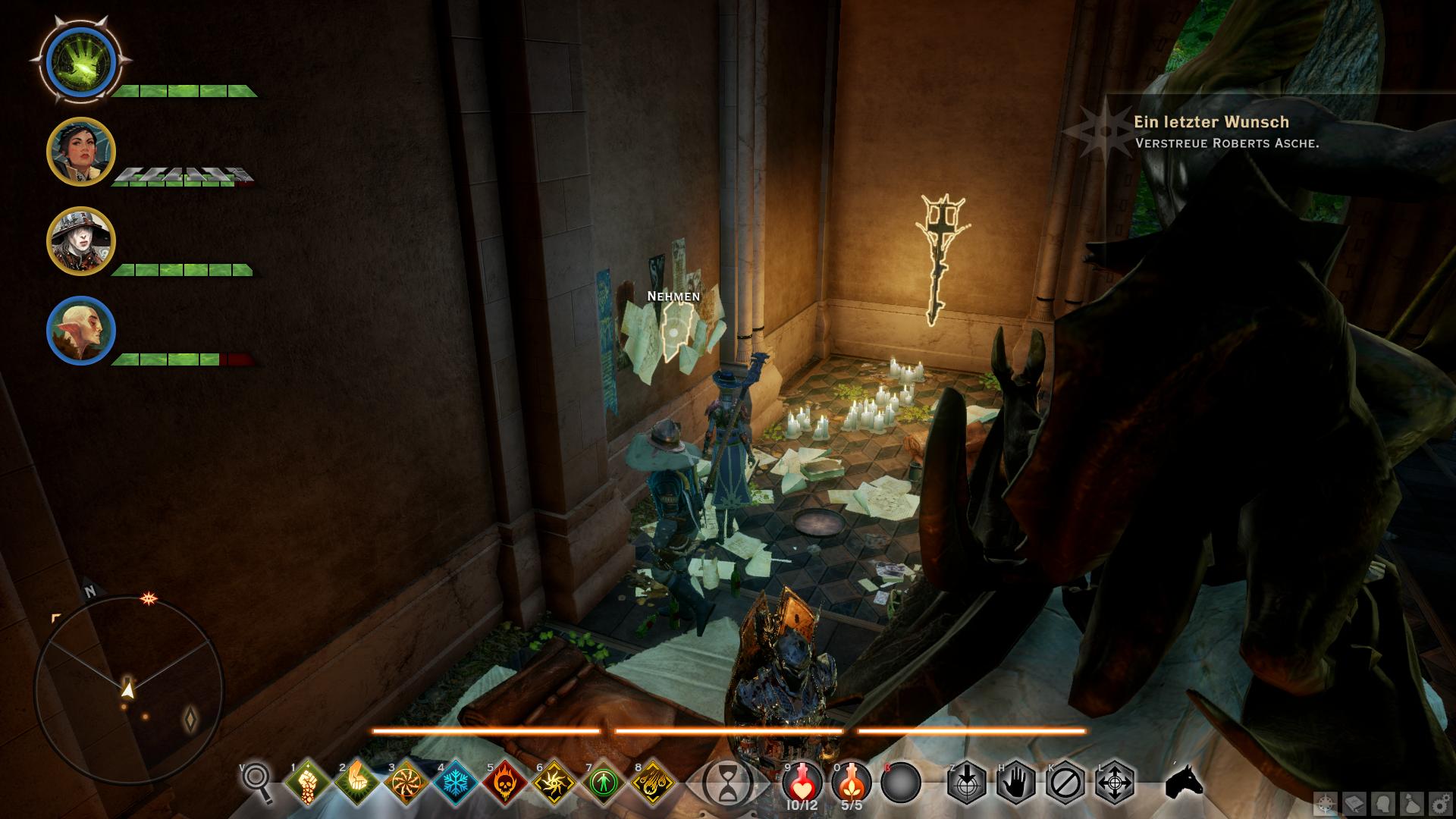Use the orange regeneration potion

[850, 781]
